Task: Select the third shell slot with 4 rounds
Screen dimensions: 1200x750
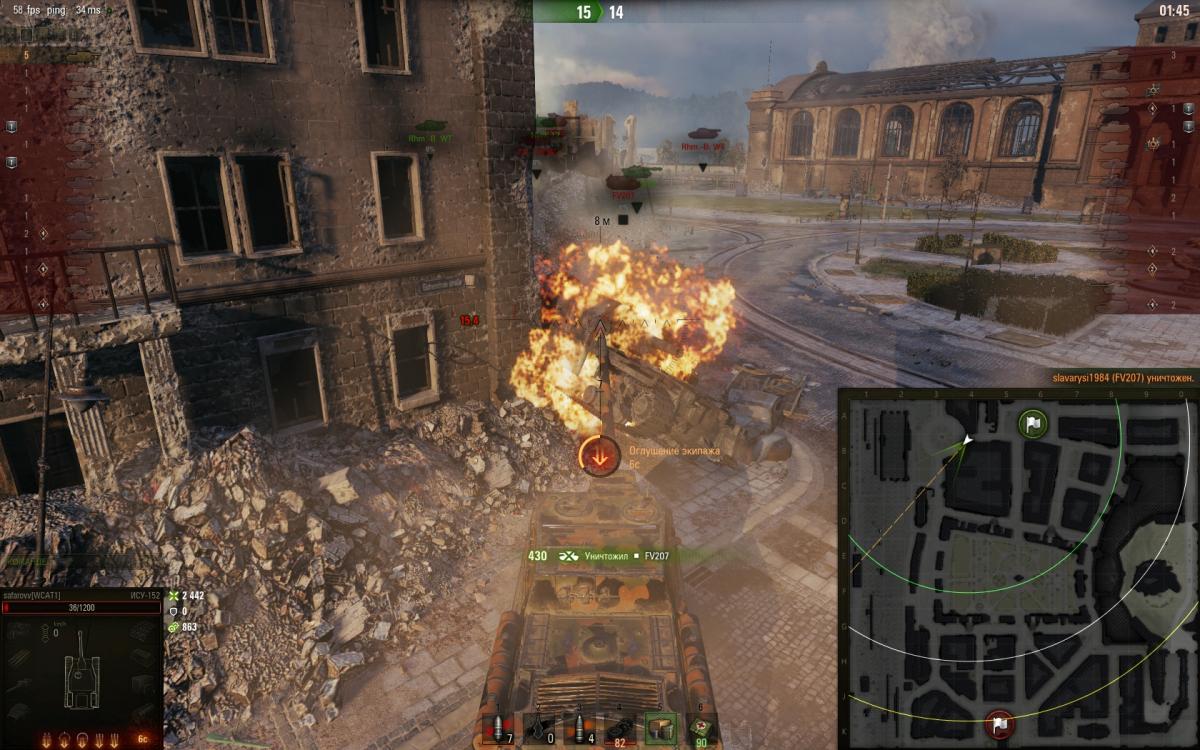Action: pos(580,728)
